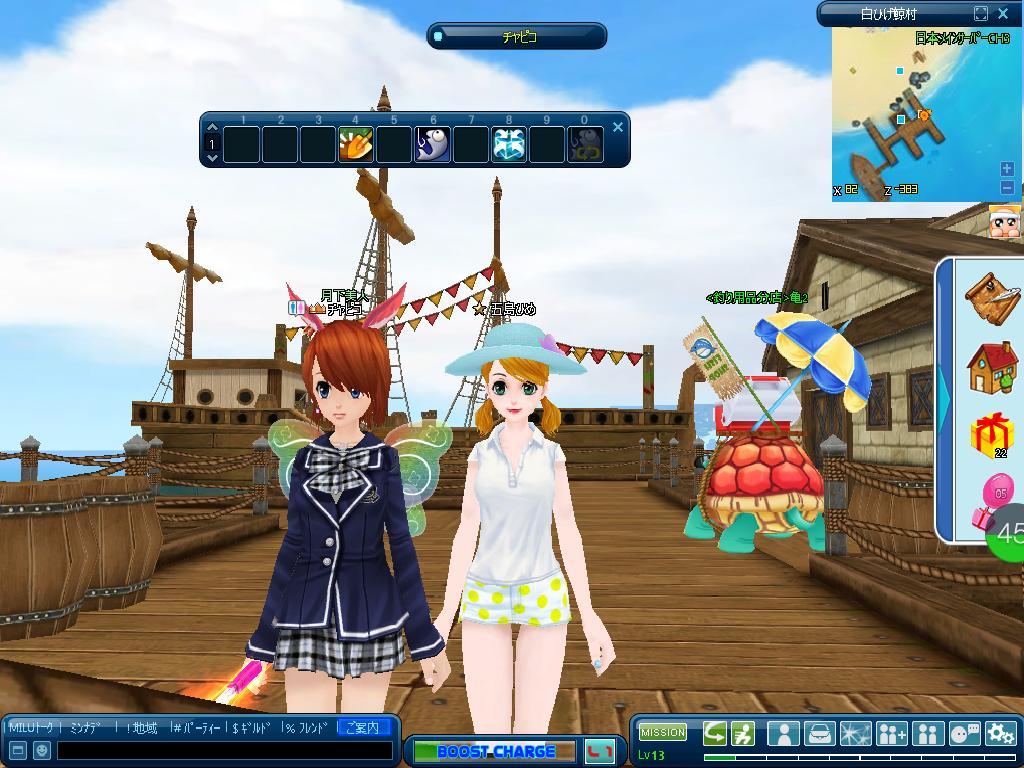Open the yellow gift box icon
The image size is (1024, 768).
(991, 435)
